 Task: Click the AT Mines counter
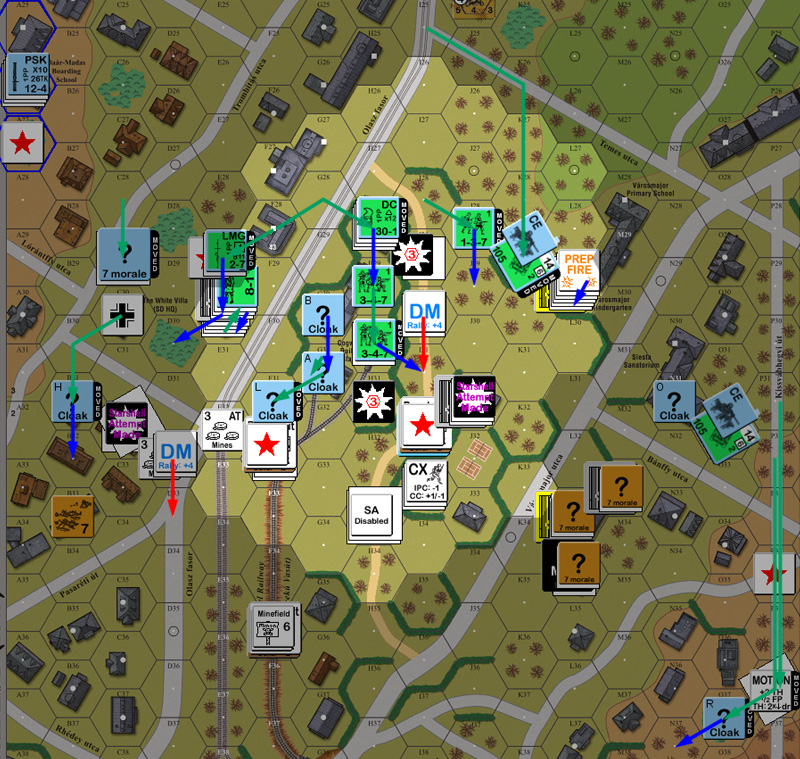tap(226, 429)
